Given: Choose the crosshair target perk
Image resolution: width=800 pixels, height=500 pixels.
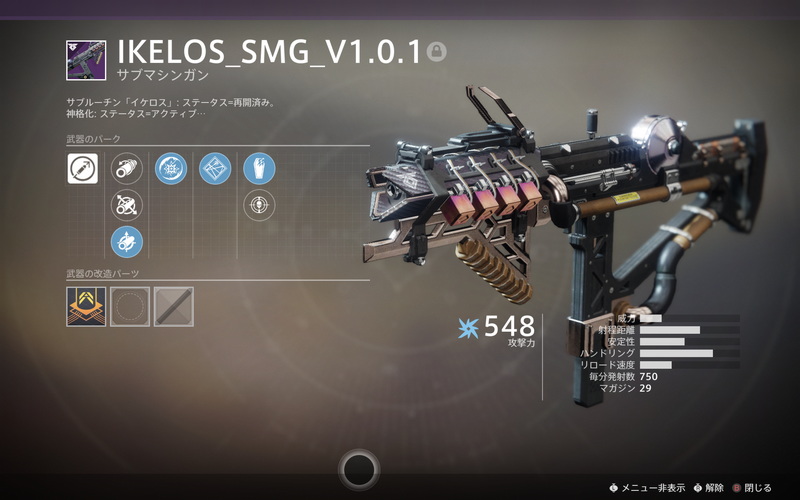Looking at the screenshot, I should point(259,205).
